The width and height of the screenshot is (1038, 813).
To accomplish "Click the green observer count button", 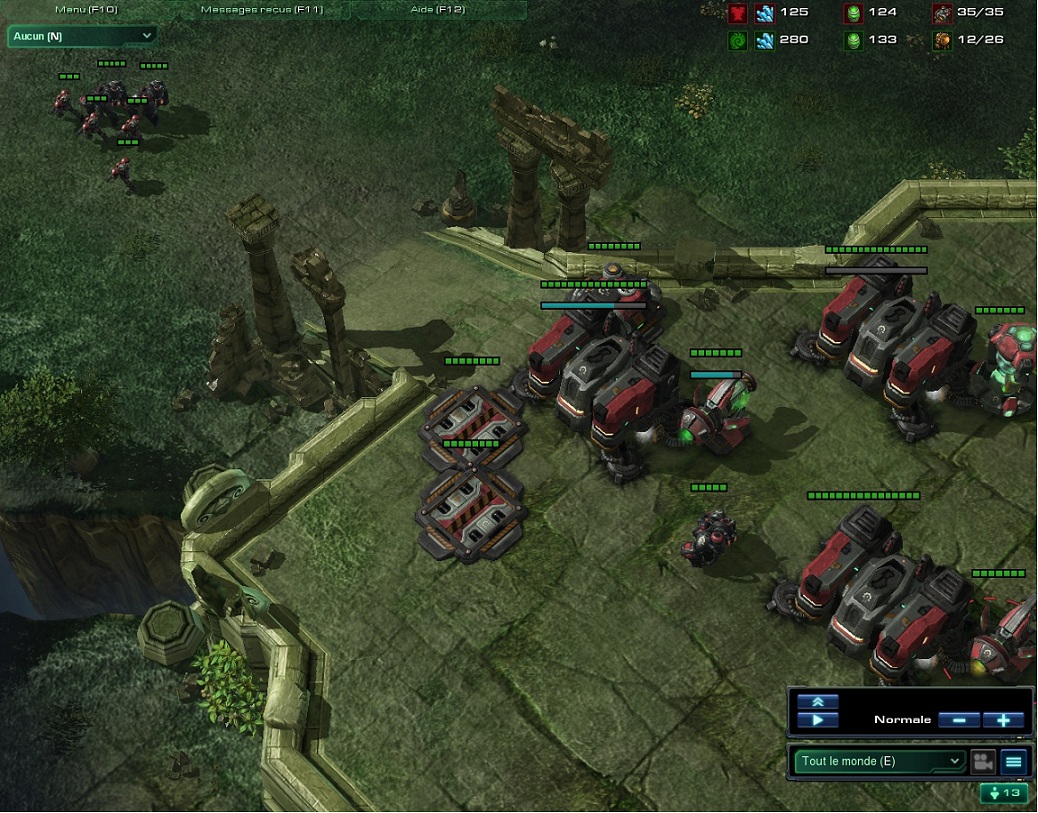I will click(x=1004, y=793).
